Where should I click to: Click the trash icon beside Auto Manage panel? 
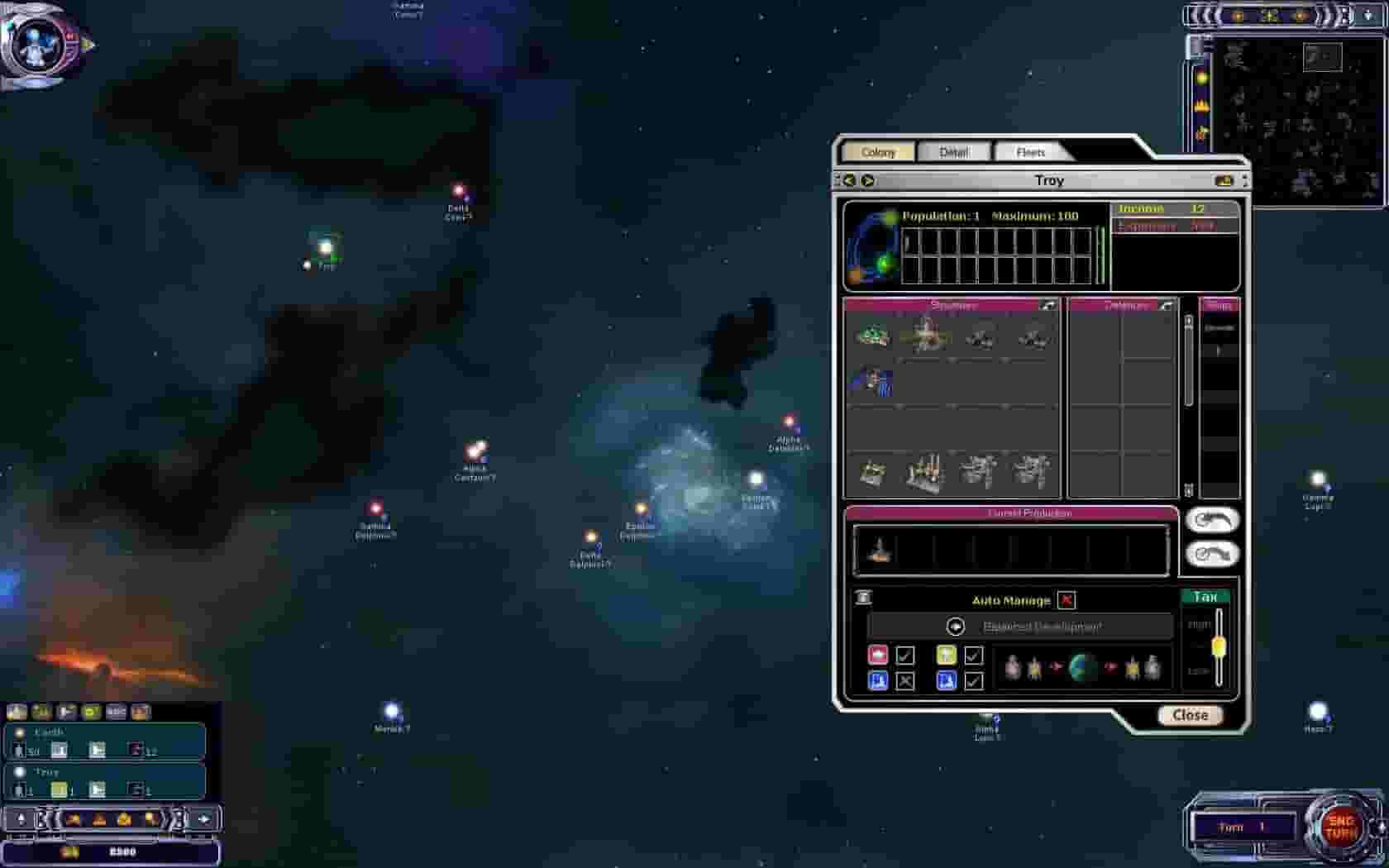(x=864, y=599)
